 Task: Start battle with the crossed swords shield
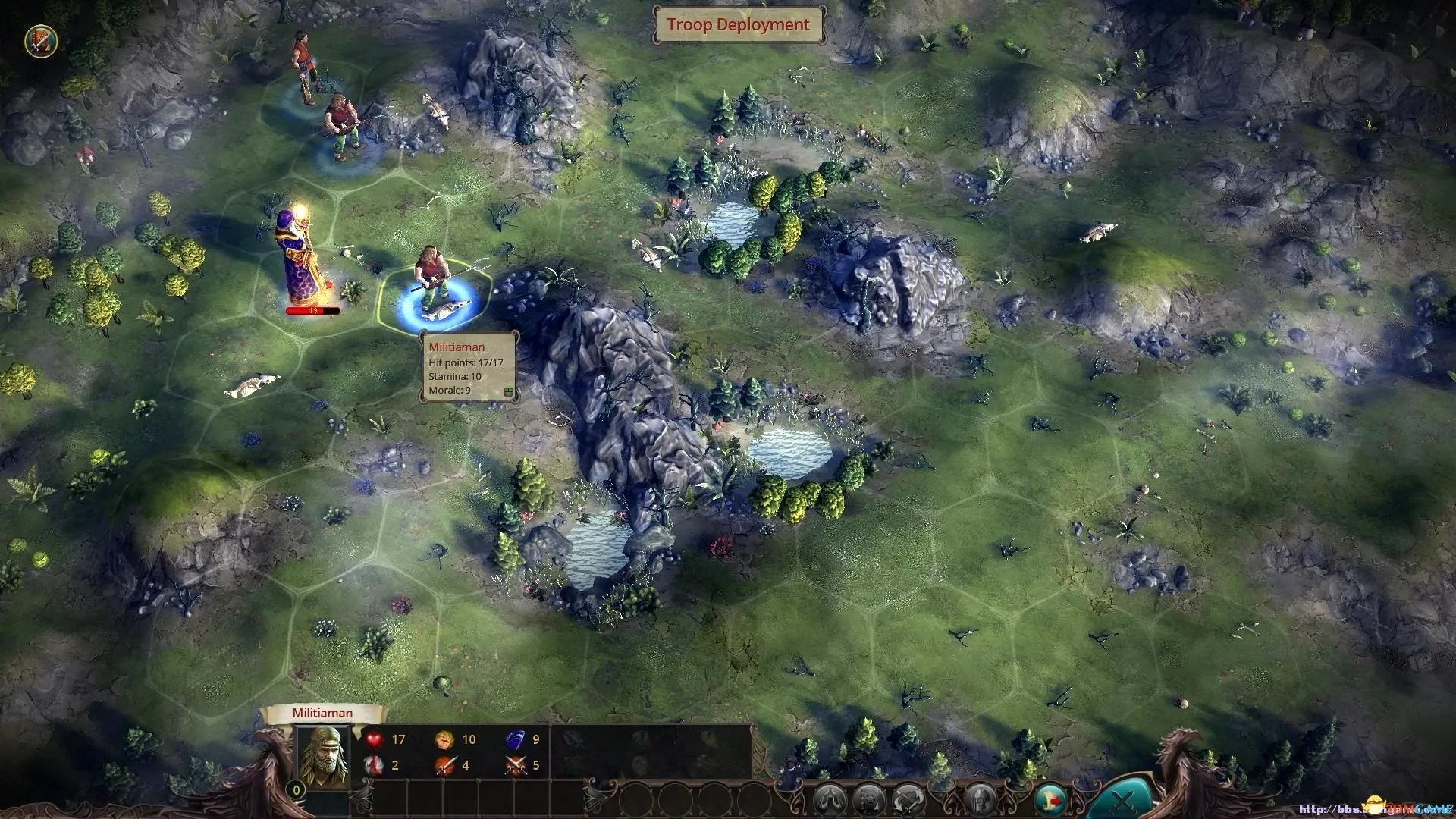tap(1122, 799)
